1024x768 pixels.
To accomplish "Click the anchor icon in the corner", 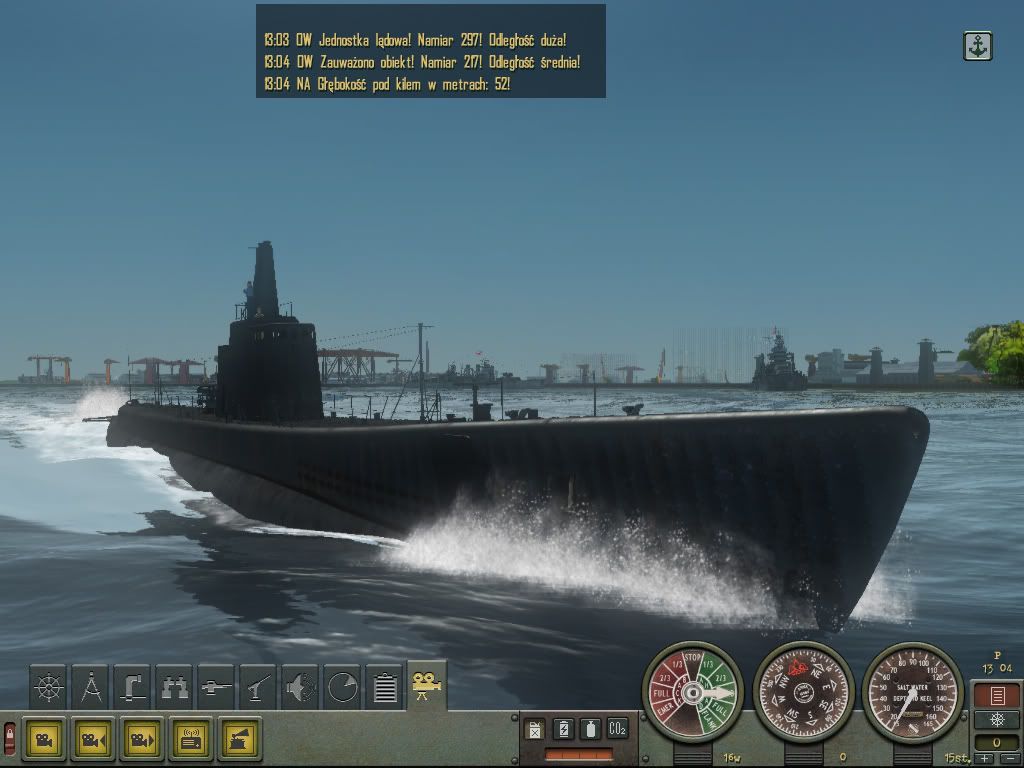I will 977,46.
